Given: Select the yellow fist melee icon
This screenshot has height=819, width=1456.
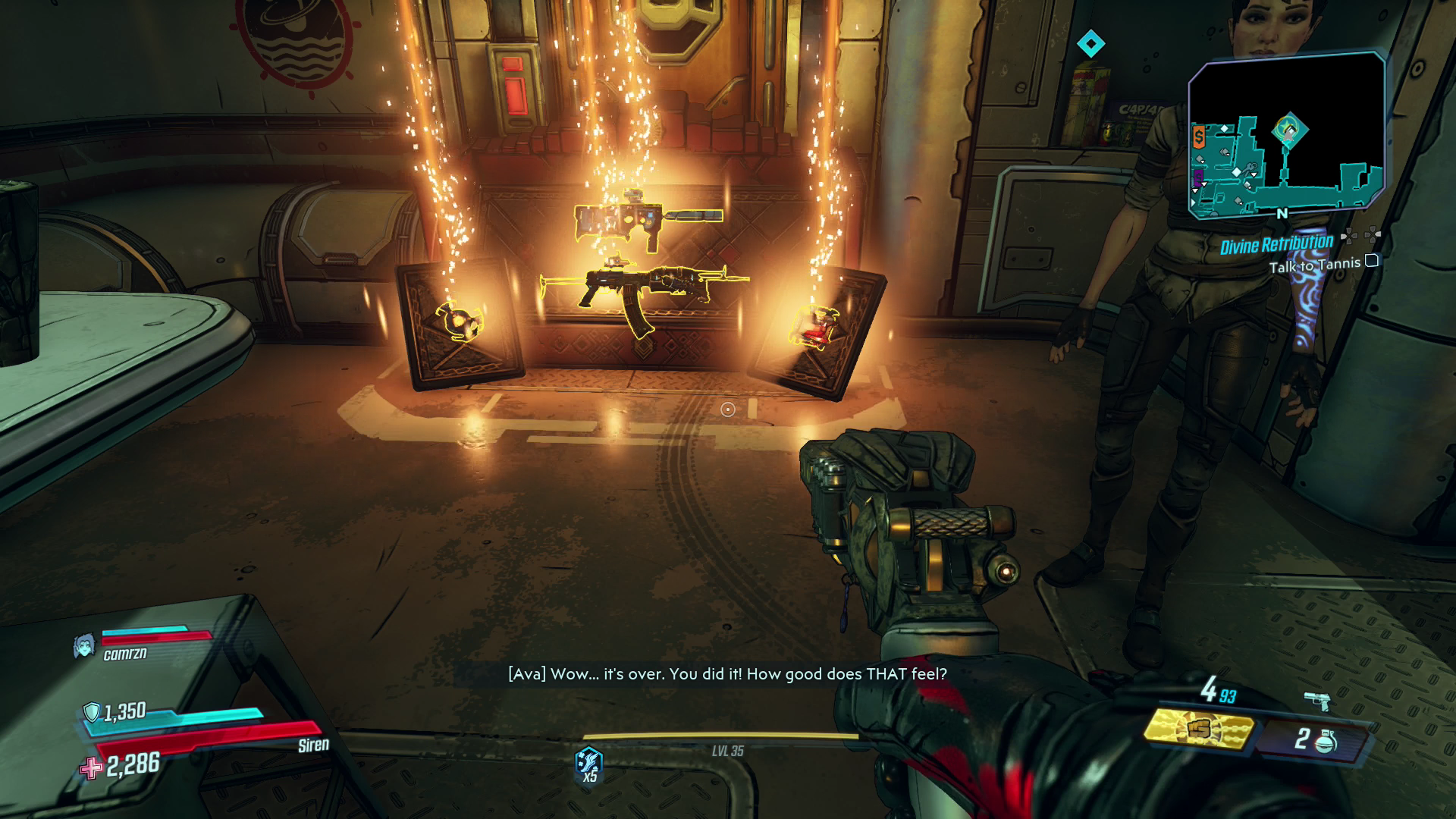Looking at the screenshot, I should pyautogui.click(x=1200, y=730).
